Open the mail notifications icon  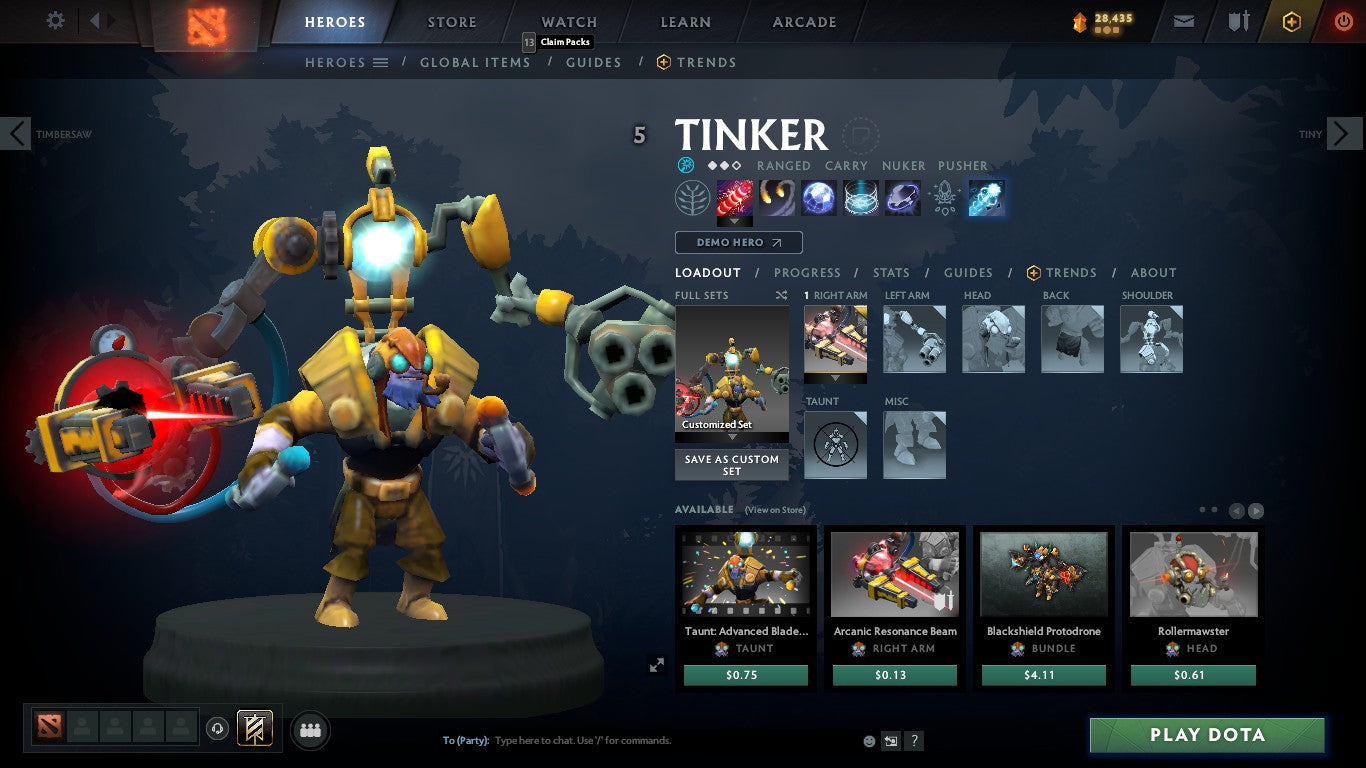coord(1183,20)
